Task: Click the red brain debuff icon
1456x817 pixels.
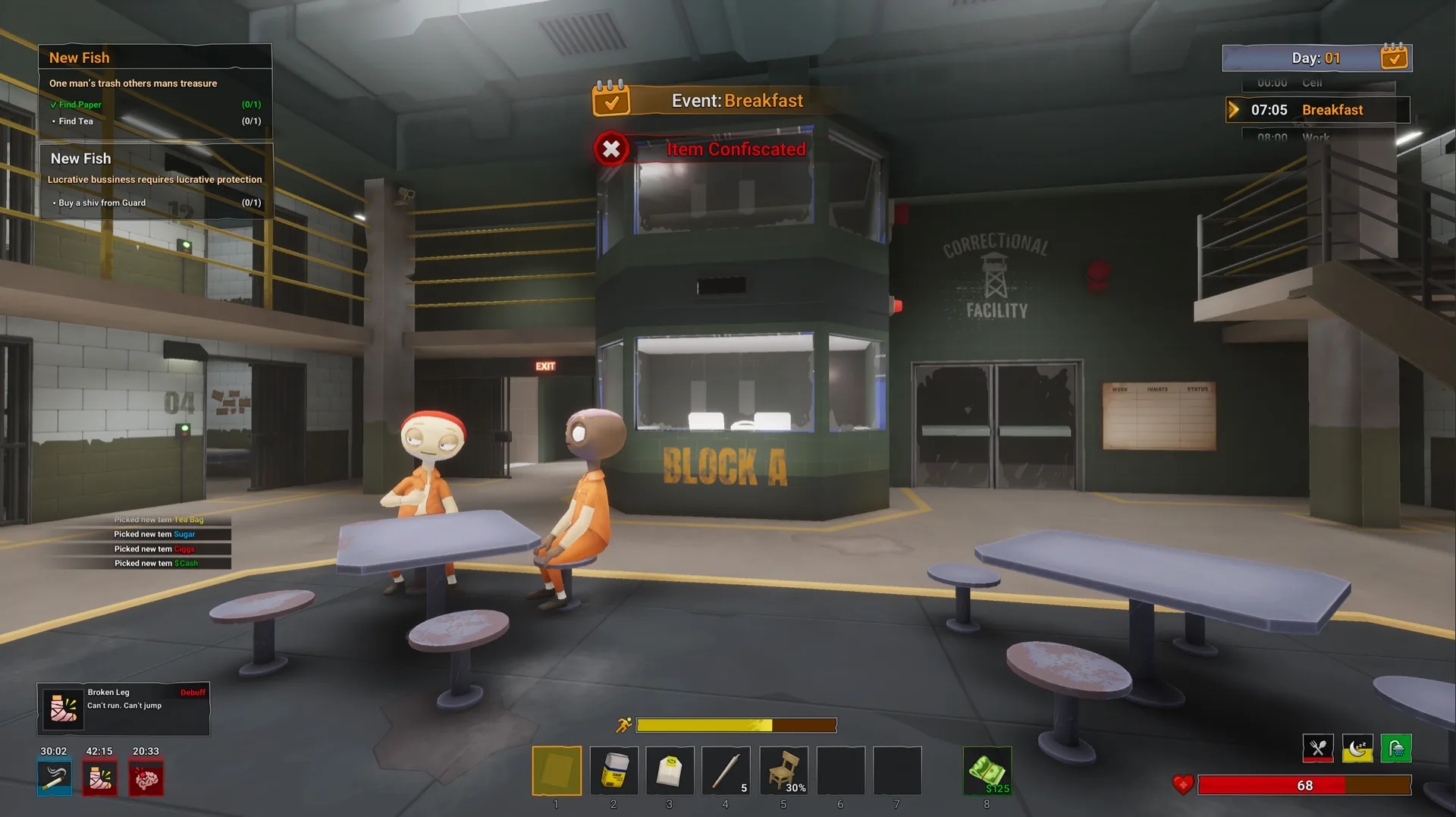Action: pyautogui.click(x=146, y=778)
